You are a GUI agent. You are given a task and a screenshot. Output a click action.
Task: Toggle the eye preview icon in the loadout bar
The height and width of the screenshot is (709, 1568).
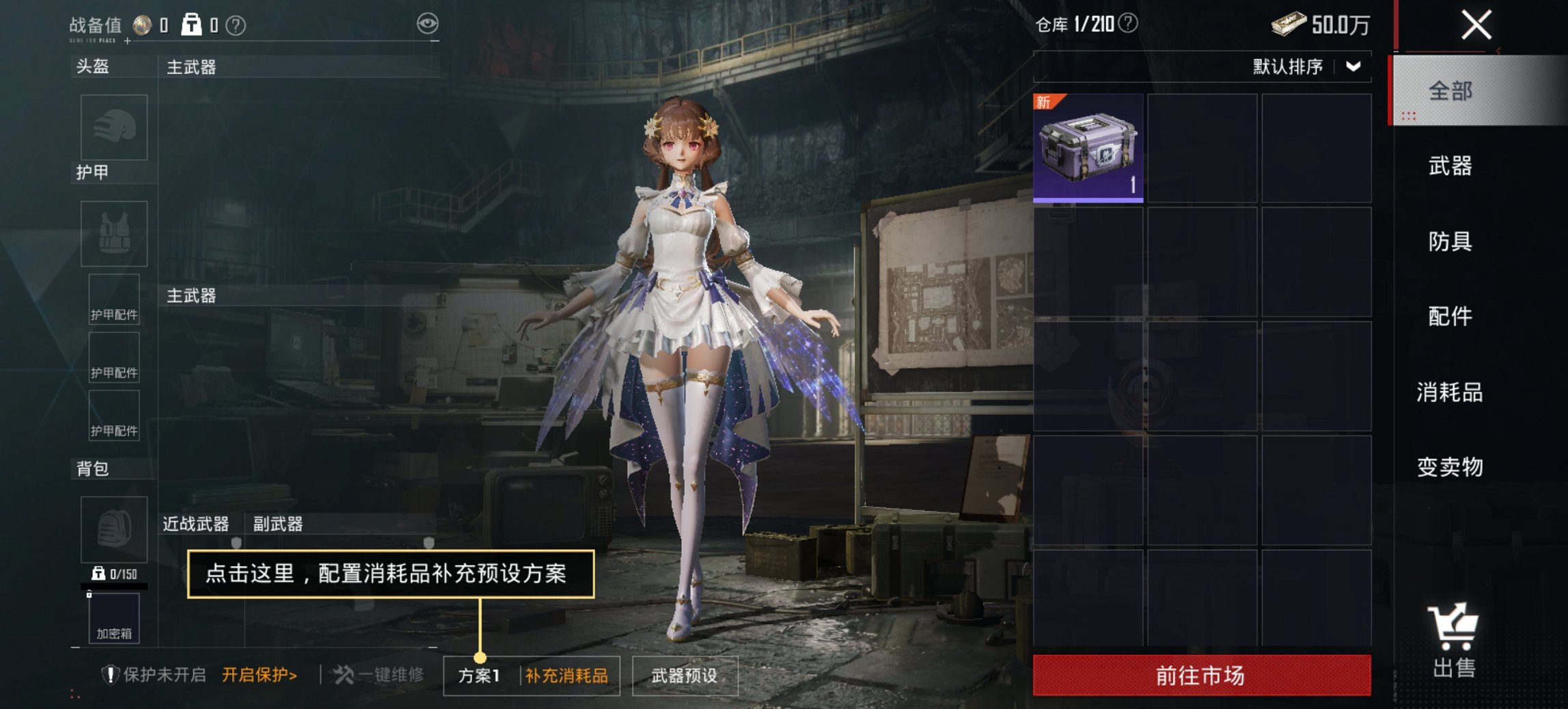click(428, 23)
